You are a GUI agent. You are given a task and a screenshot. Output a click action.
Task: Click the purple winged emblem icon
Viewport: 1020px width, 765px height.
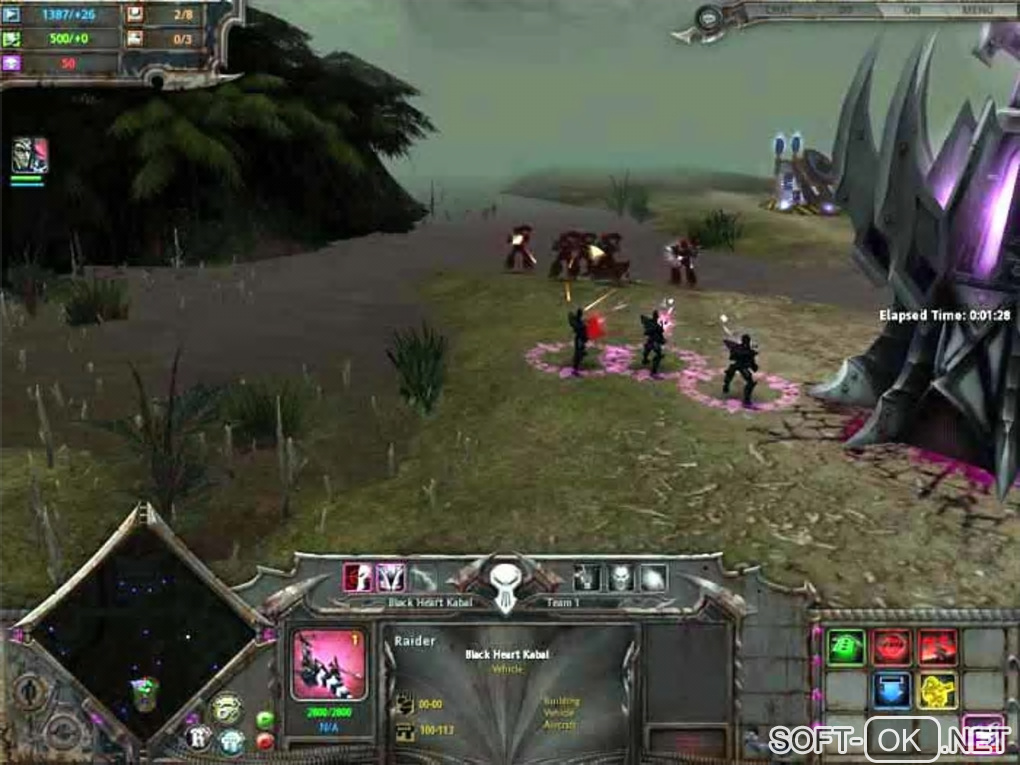[390, 578]
